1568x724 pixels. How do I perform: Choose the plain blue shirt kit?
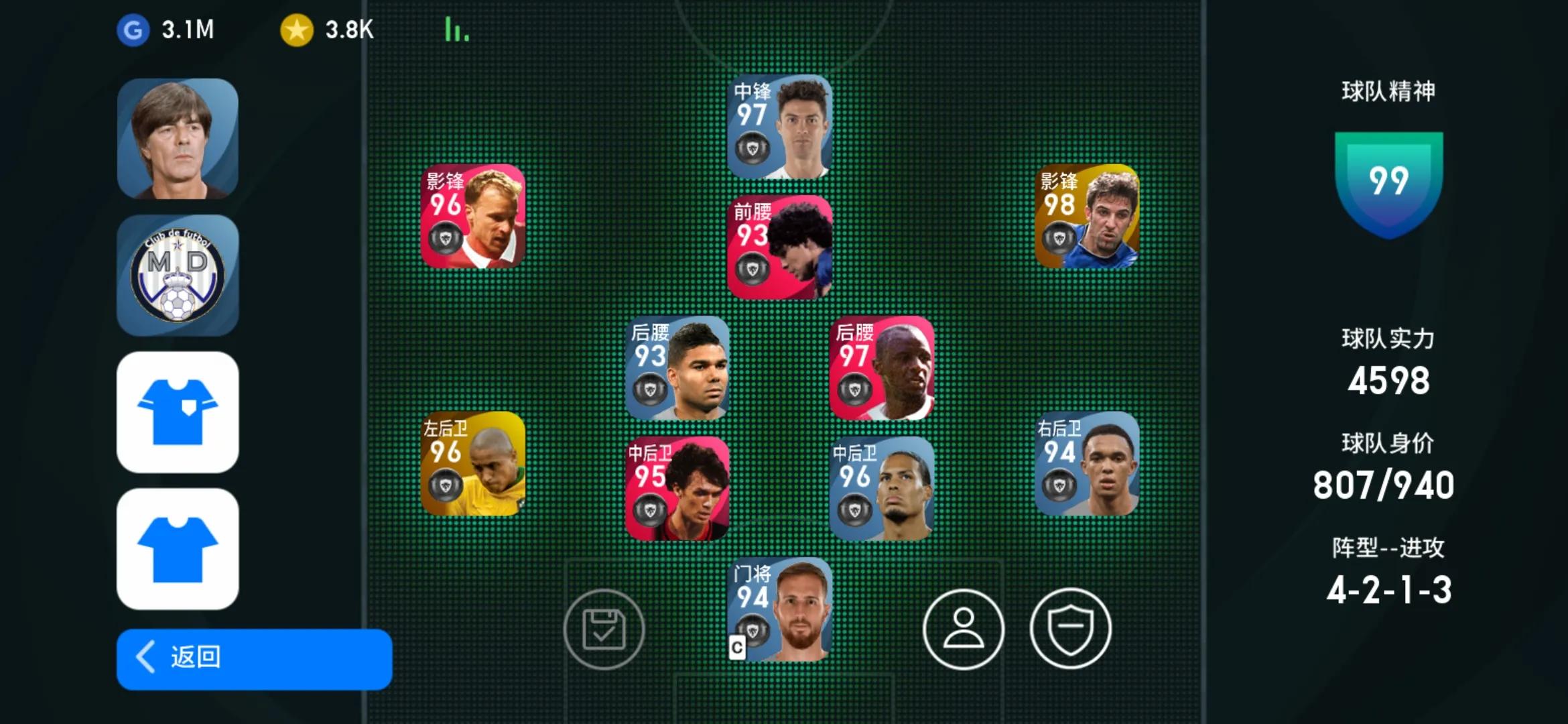[x=178, y=548]
